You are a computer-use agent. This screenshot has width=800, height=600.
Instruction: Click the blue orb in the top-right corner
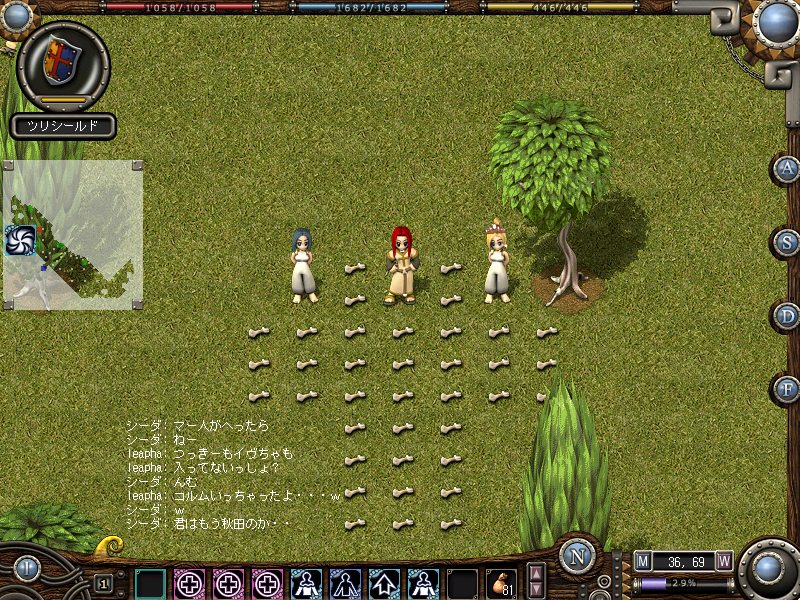point(774,20)
